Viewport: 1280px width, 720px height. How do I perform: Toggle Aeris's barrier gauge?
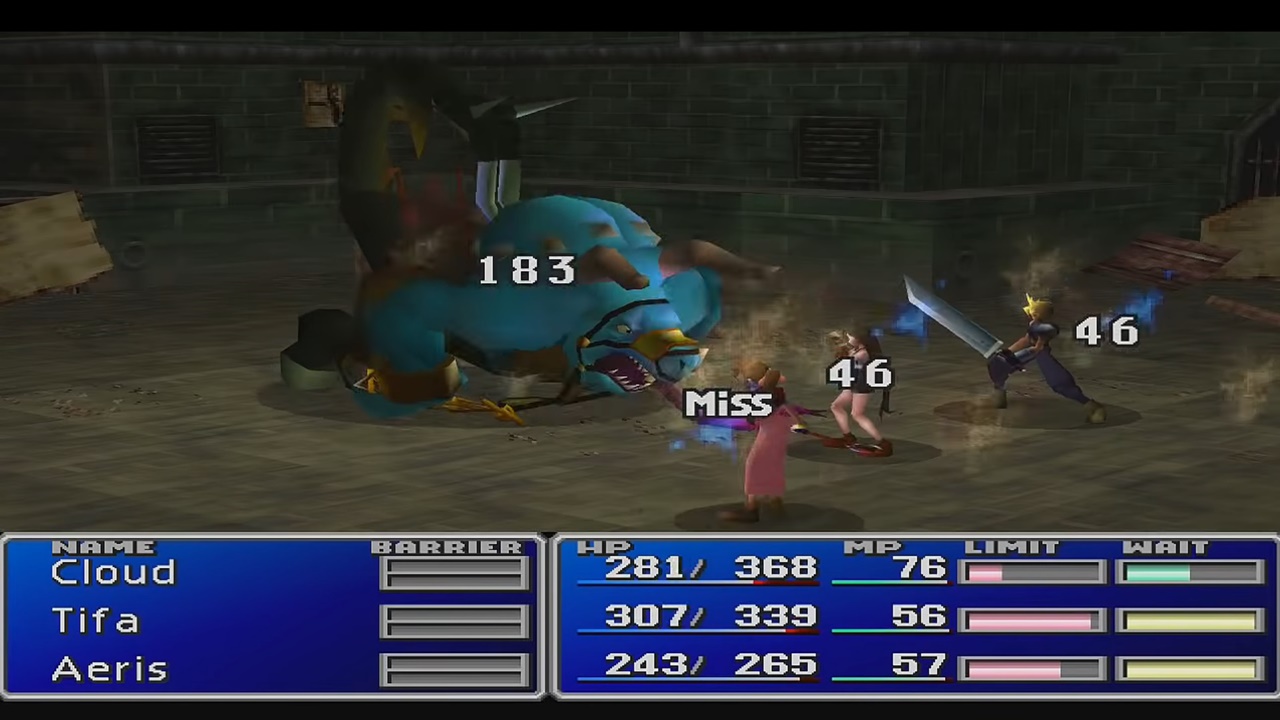point(455,667)
